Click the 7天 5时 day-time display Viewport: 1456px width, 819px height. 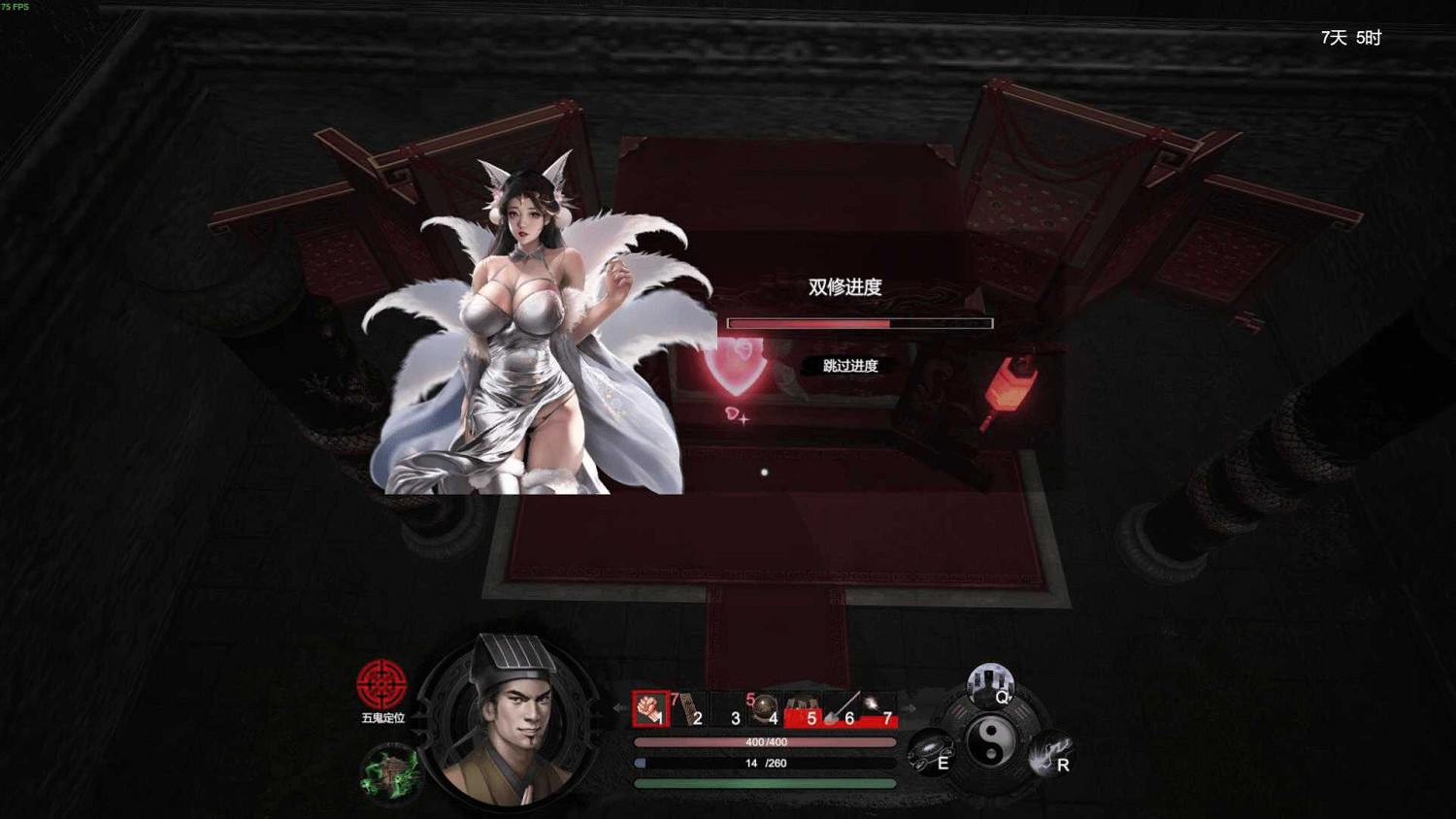[x=1350, y=38]
